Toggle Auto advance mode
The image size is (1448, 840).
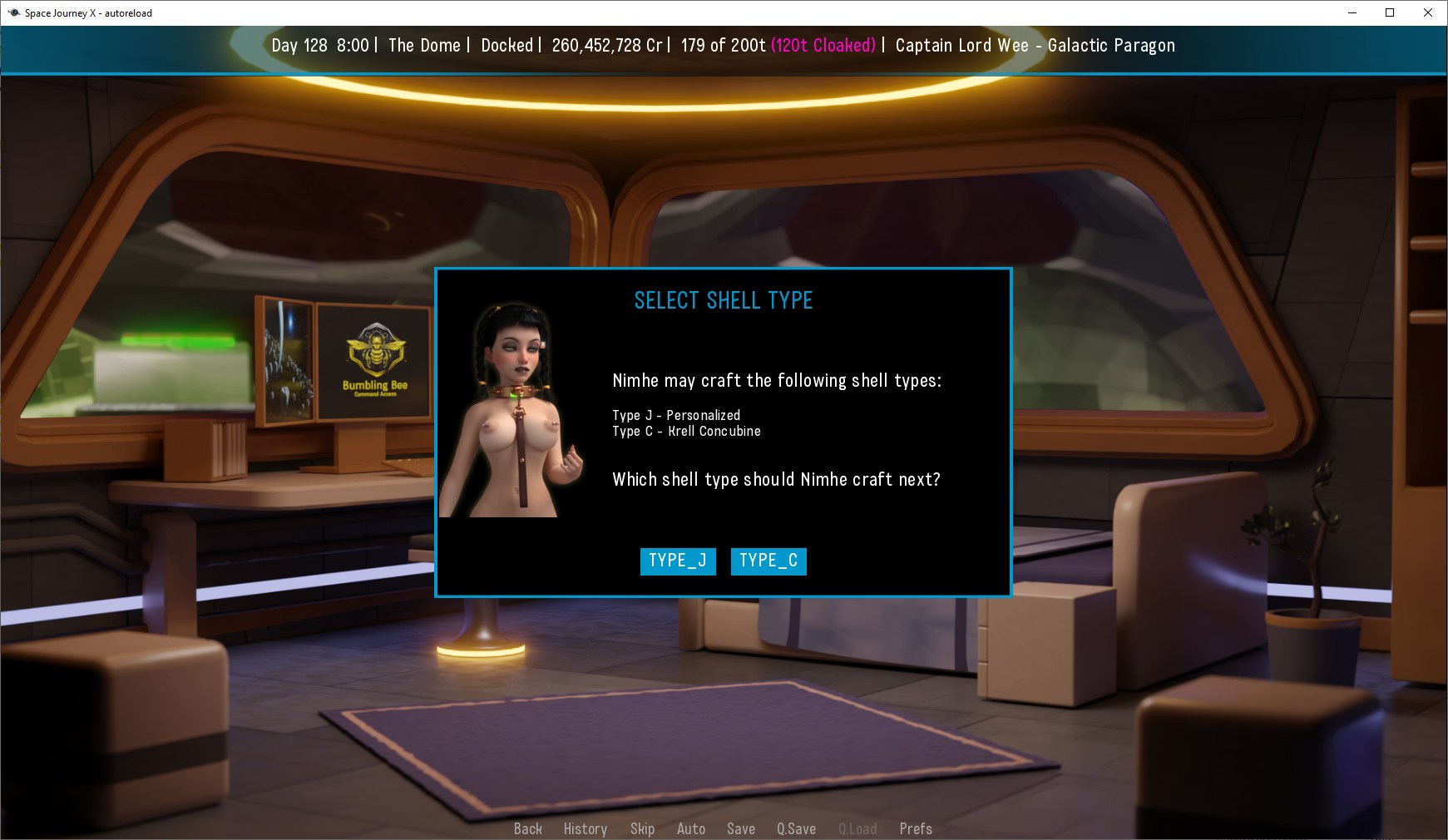click(690, 828)
